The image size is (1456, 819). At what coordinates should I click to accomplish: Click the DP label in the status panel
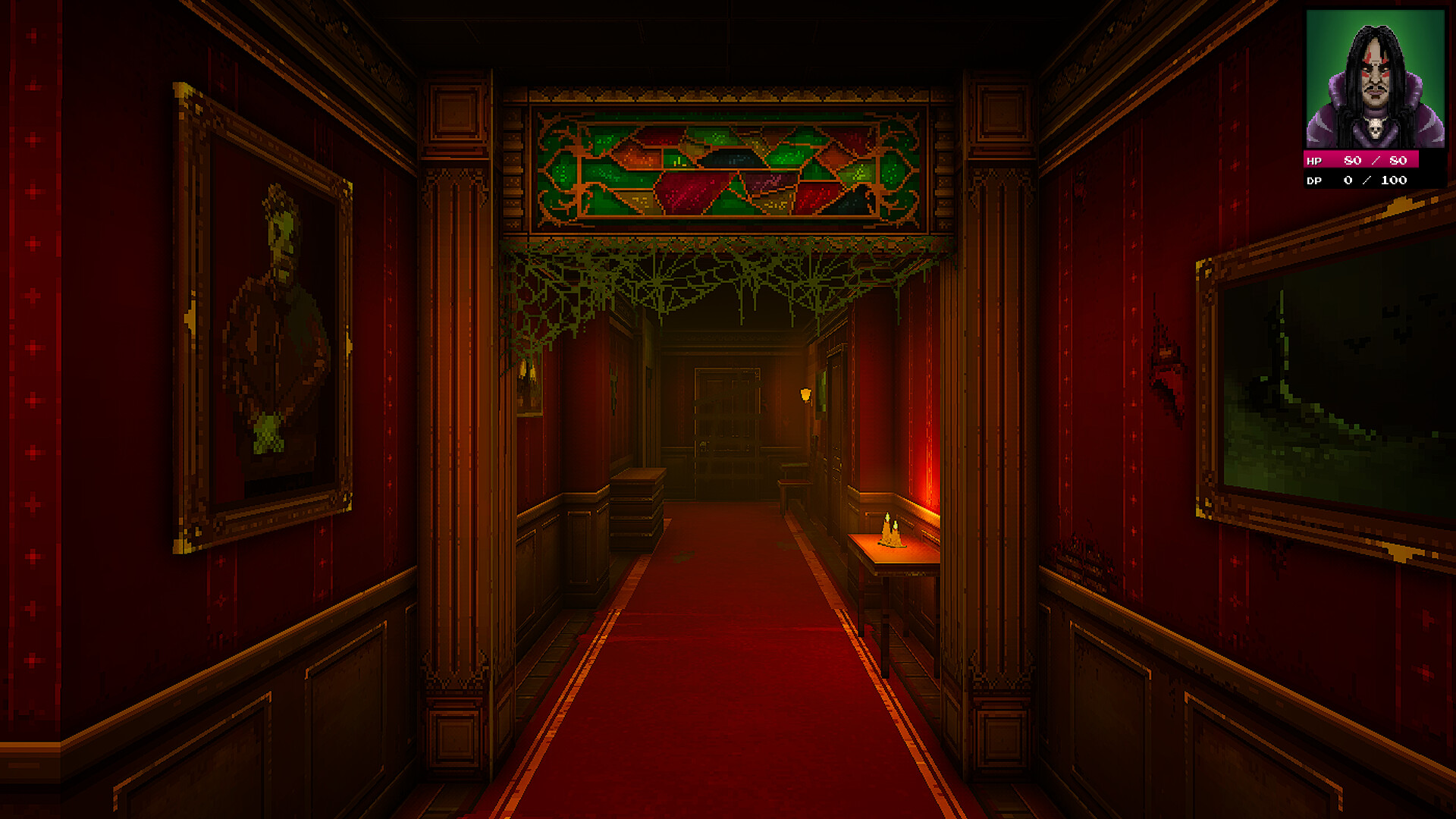1314,180
